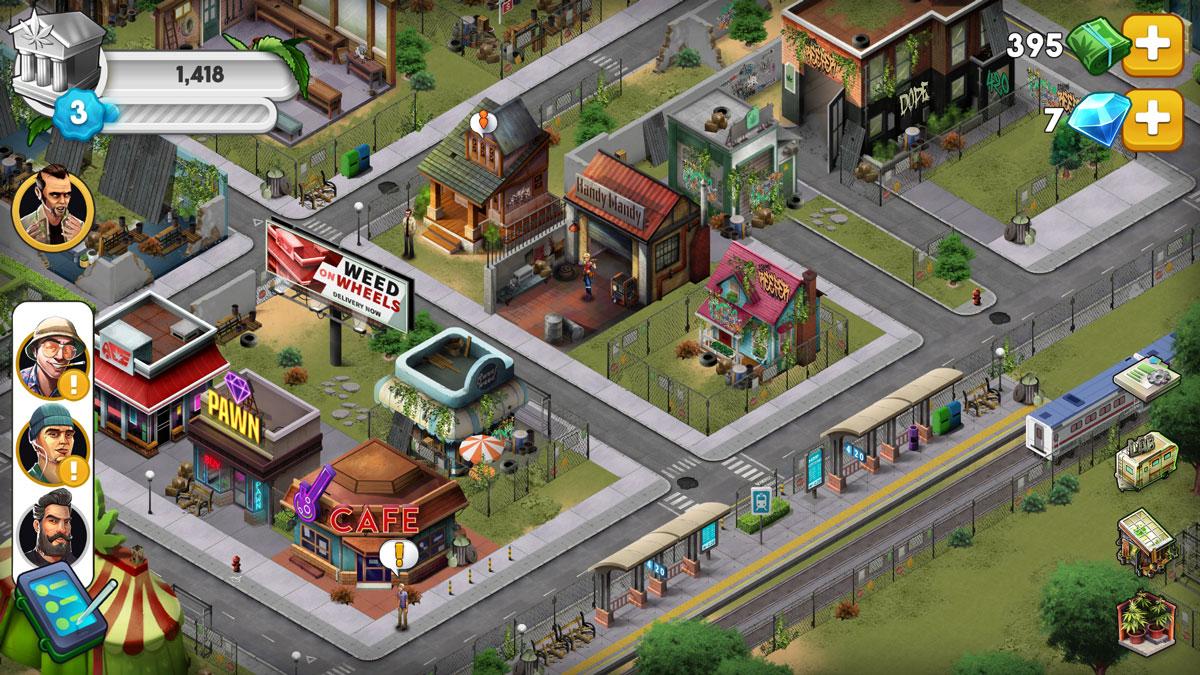Screen dimensions: 1200x675
Task: Buy diamonds with the plus button
Action: [x=1152, y=120]
